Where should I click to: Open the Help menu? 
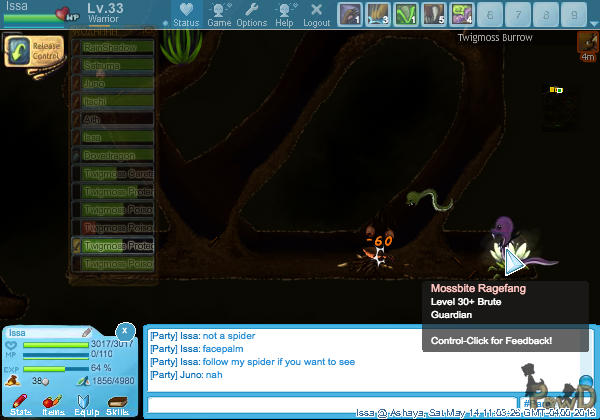click(x=285, y=15)
